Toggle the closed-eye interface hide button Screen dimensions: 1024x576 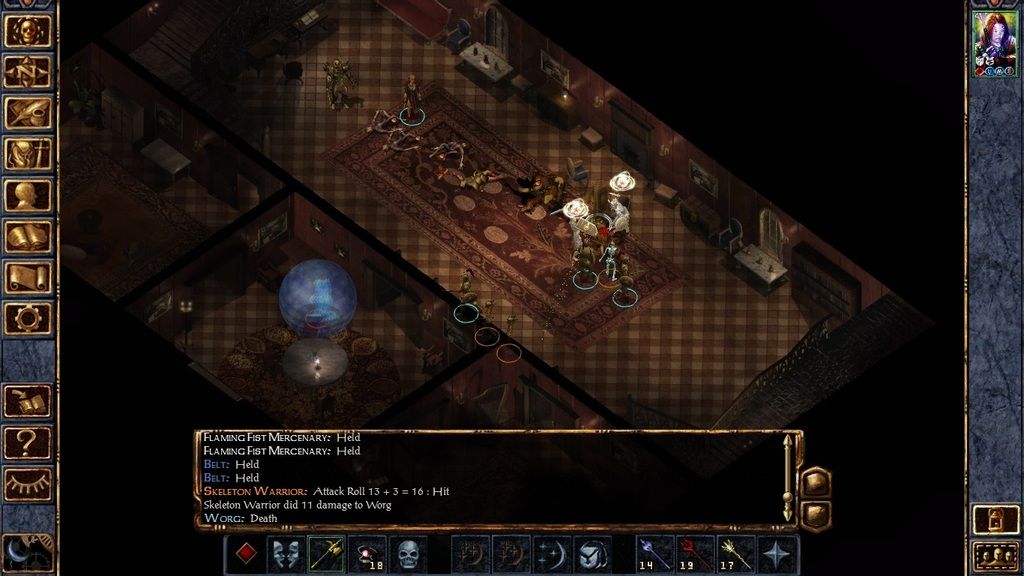tap(28, 484)
